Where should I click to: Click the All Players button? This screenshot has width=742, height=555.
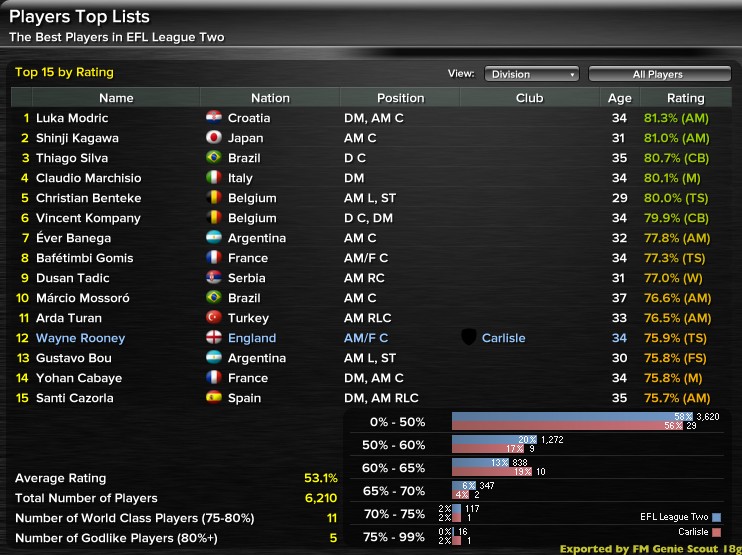tap(657, 74)
